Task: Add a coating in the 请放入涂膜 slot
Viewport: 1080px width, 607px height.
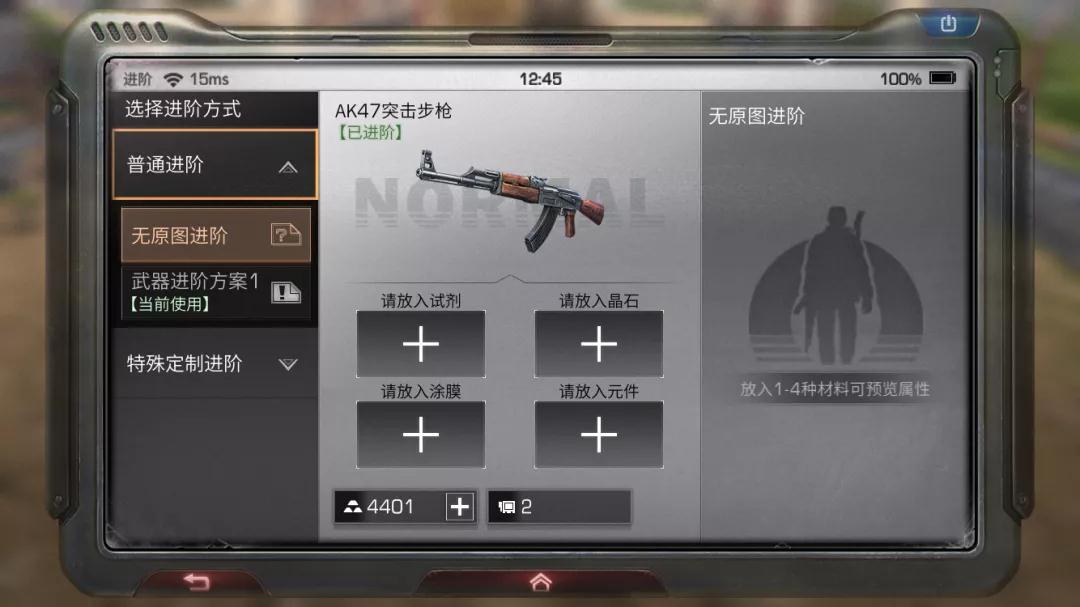Action: pos(421,435)
